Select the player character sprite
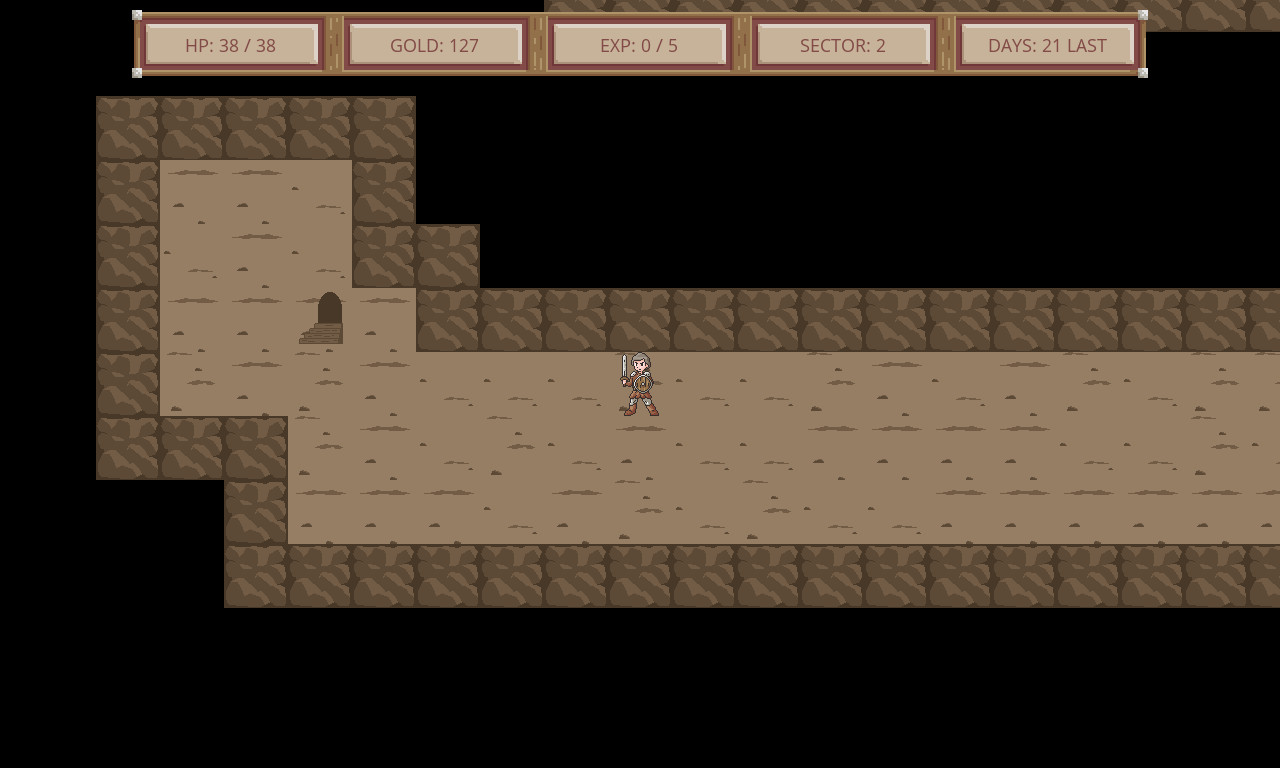 coord(640,385)
